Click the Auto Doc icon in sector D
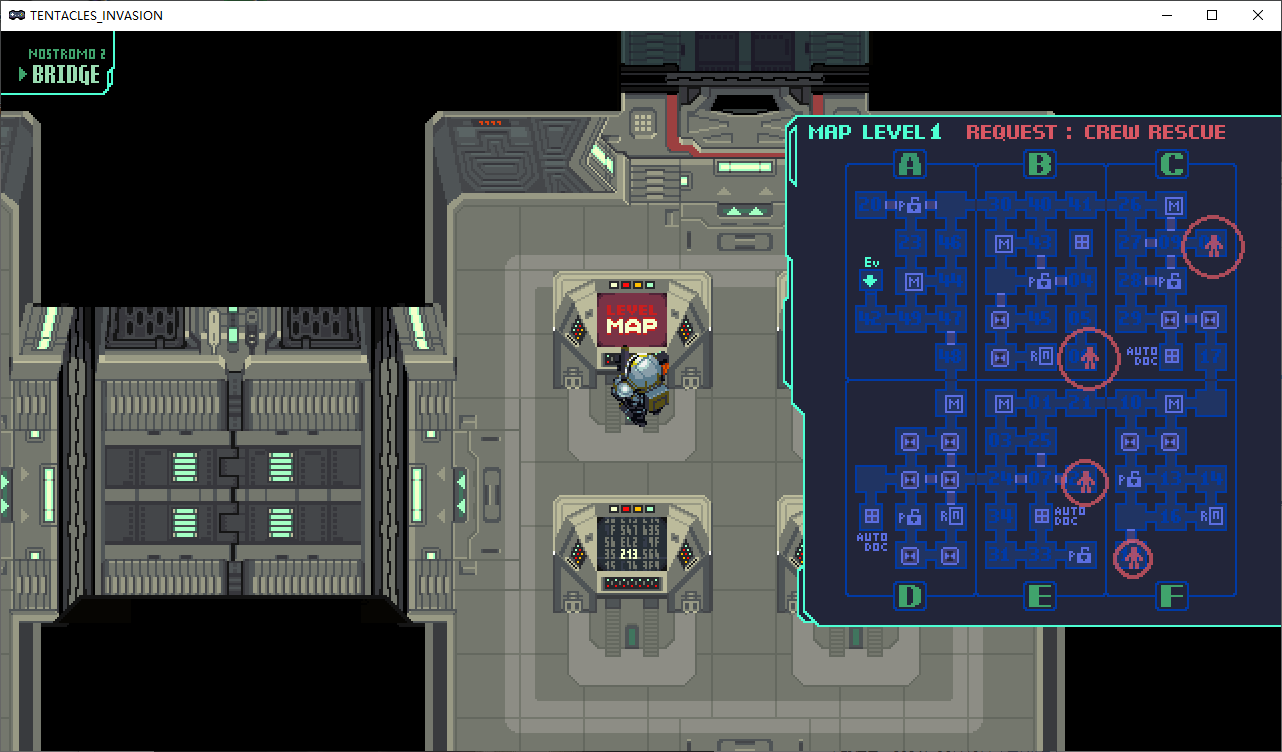 pyautogui.click(x=872, y=516)
